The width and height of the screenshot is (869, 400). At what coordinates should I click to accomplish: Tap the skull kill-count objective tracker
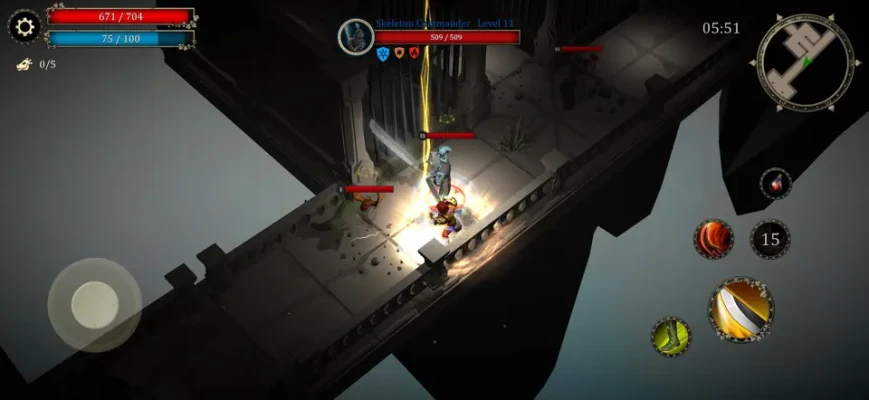[24, 64]
